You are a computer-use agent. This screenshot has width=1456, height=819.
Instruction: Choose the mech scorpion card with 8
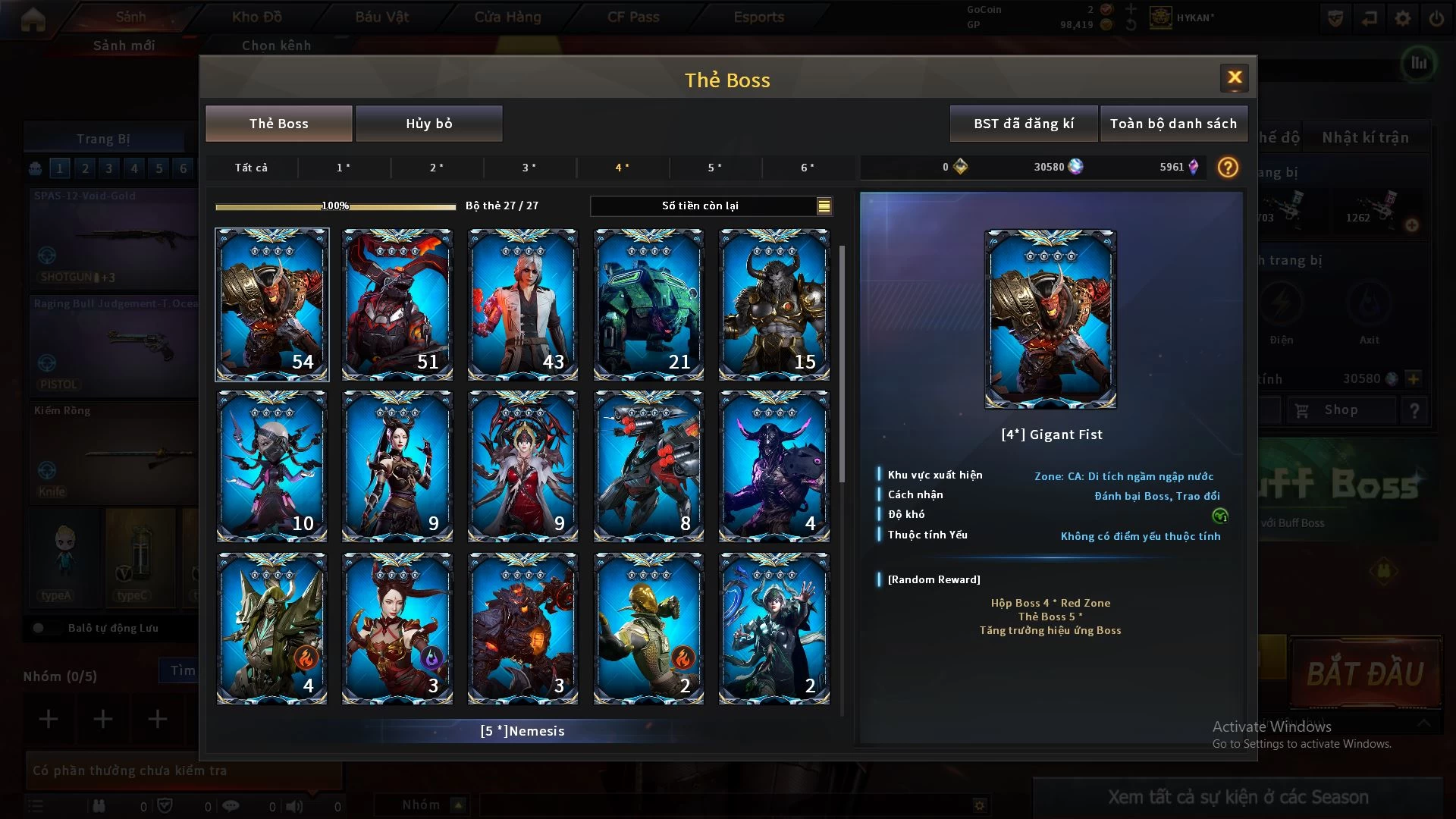pos(648,466)
